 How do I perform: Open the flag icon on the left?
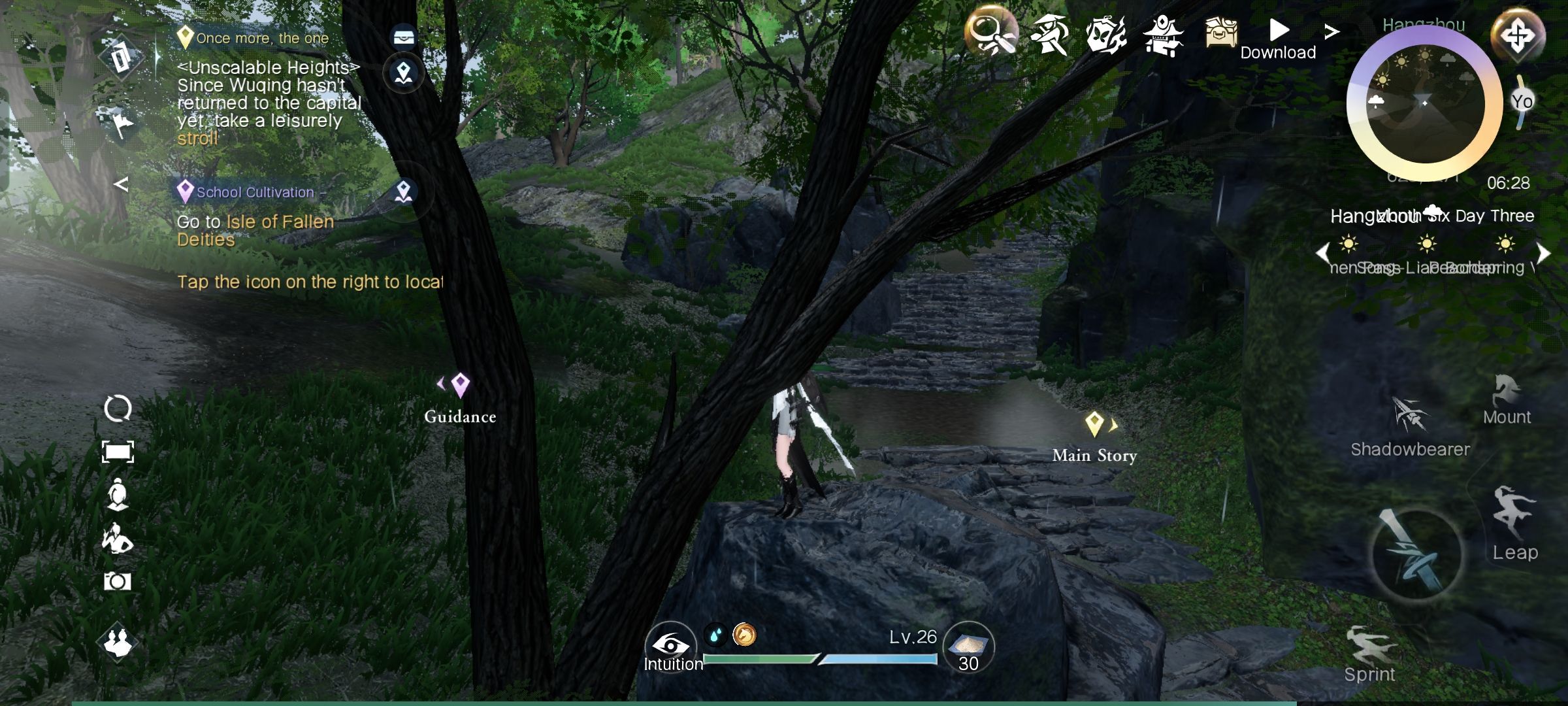(x=121, y=123)
